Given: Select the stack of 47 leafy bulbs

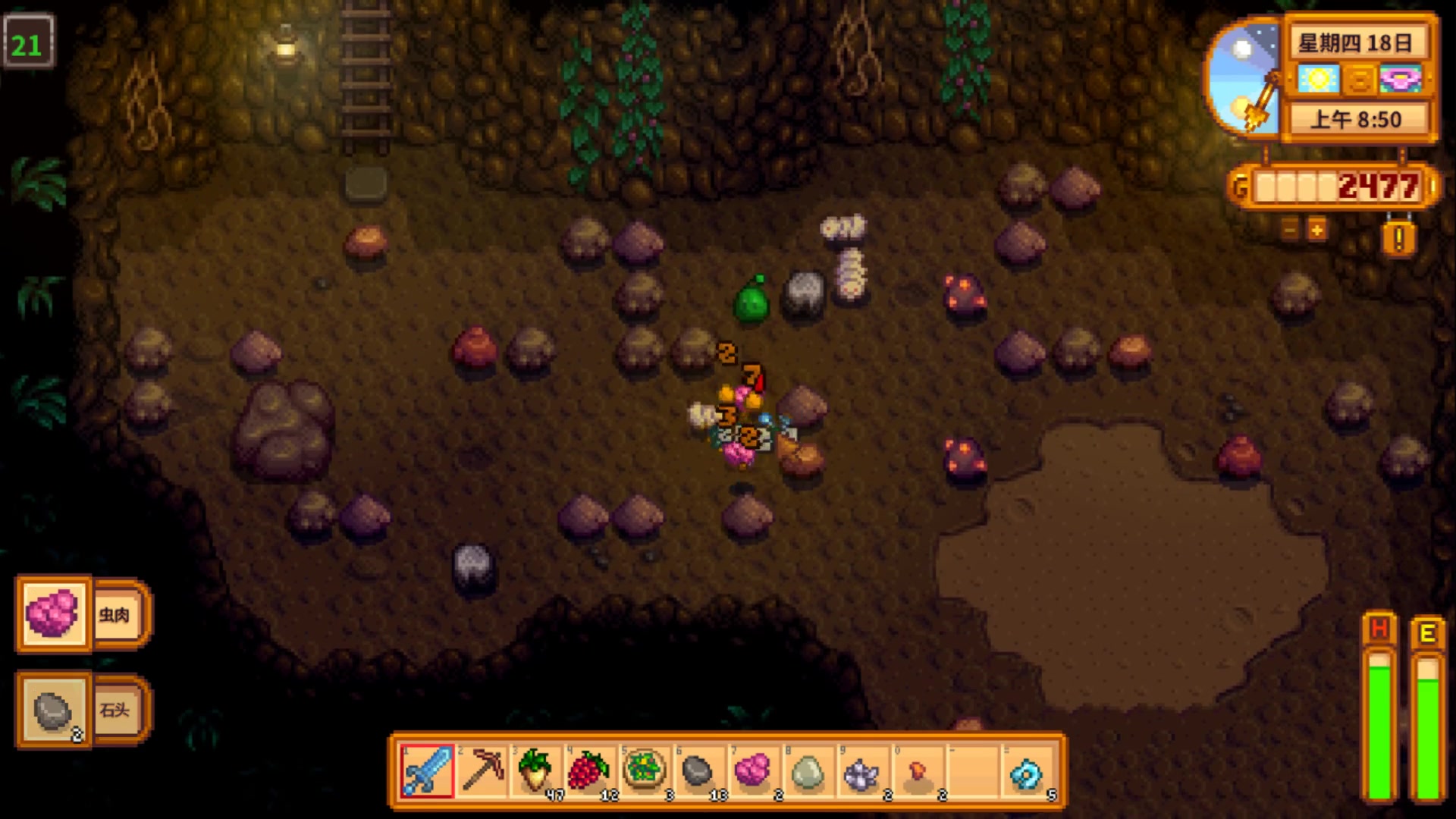Looking at the screenshot, I should 536,771.
